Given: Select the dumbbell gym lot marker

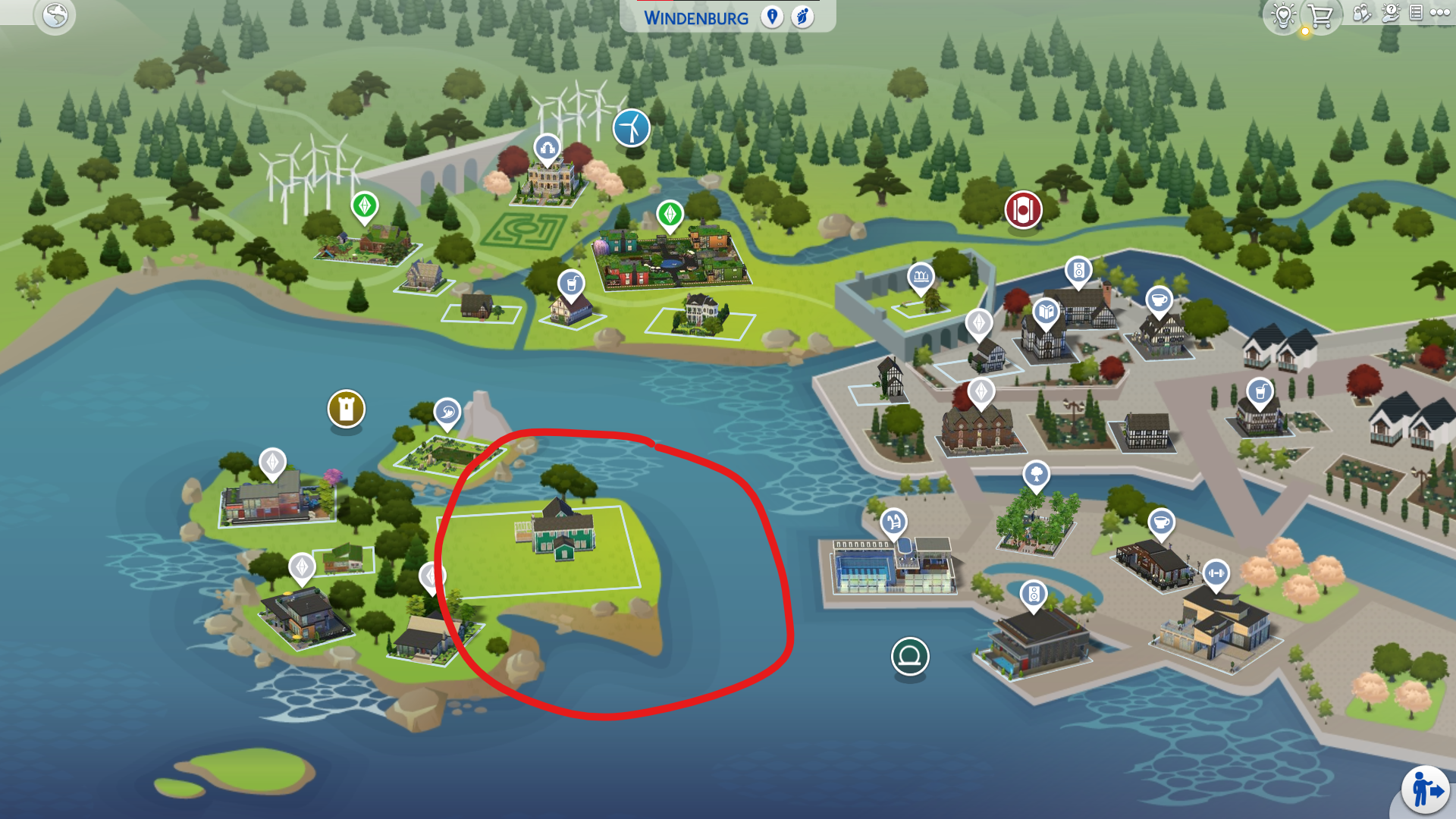Looking at the screenshot, I should [x=1216, y=573].
